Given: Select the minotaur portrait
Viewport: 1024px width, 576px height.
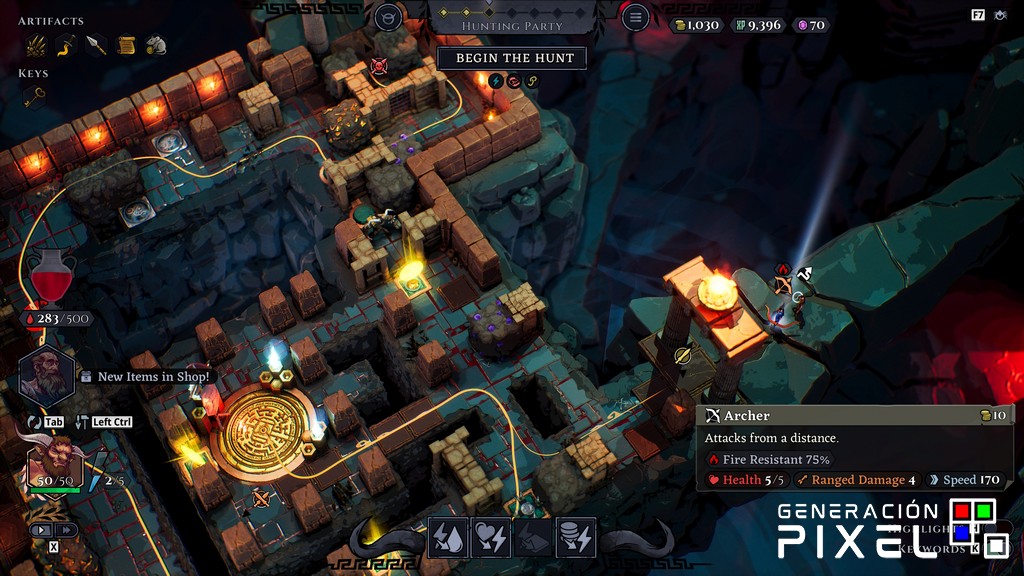Looking at the screenshot, I should pyautogui.click(x=54, y=462).
